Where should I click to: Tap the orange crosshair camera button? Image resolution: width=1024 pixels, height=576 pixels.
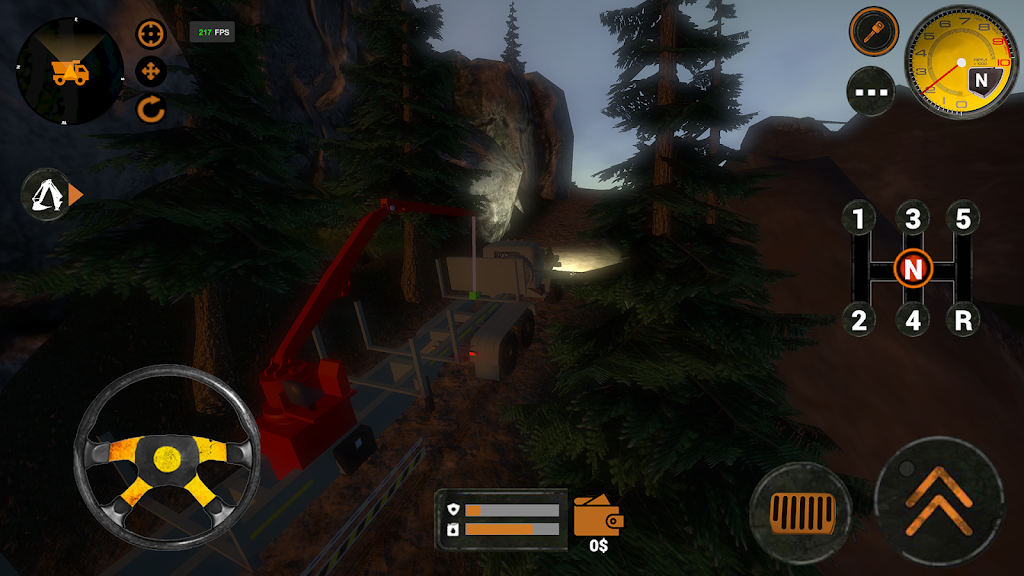tap(151, 35)
